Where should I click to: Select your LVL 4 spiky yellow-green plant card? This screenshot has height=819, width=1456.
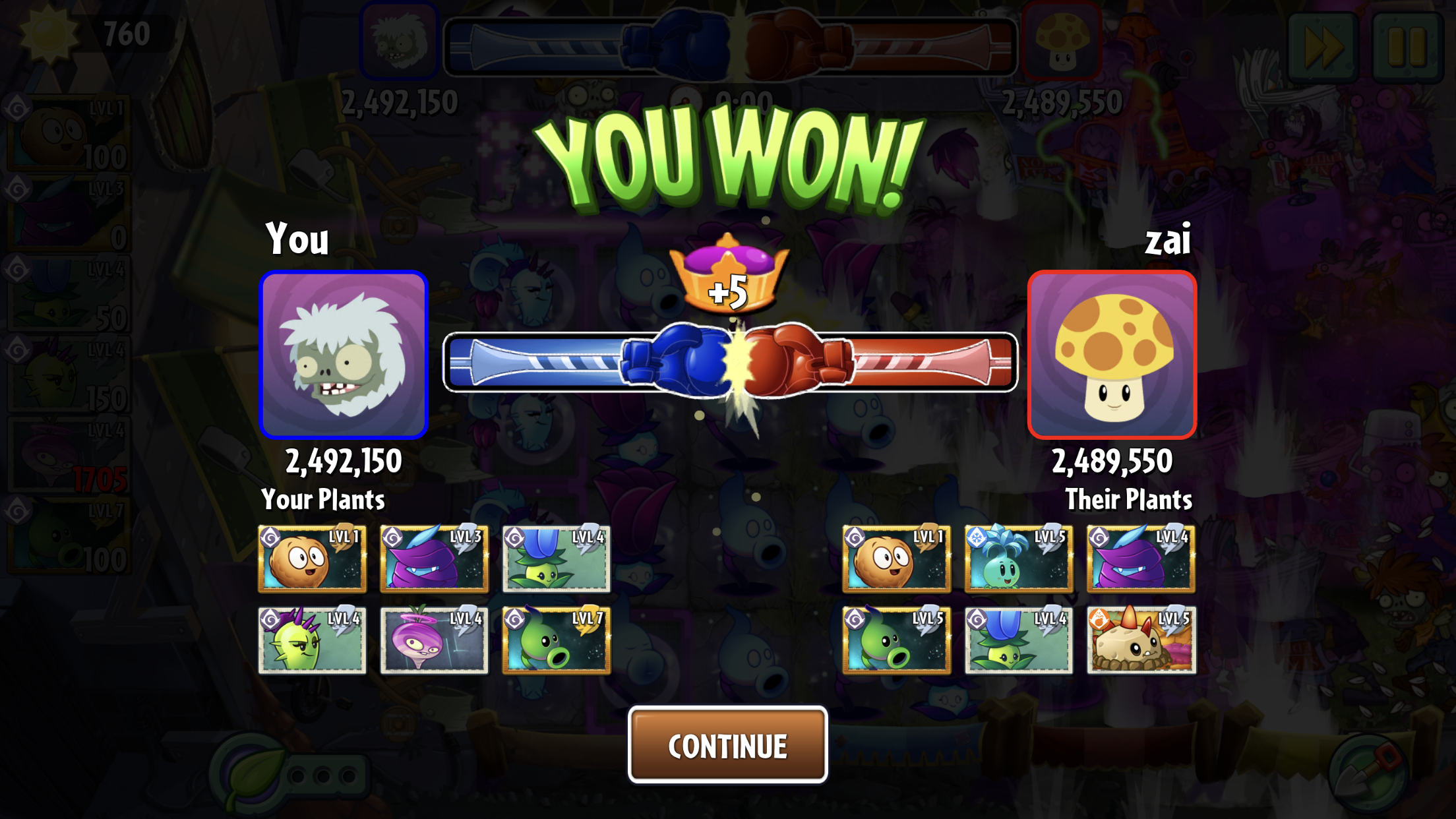pos(312,640)
